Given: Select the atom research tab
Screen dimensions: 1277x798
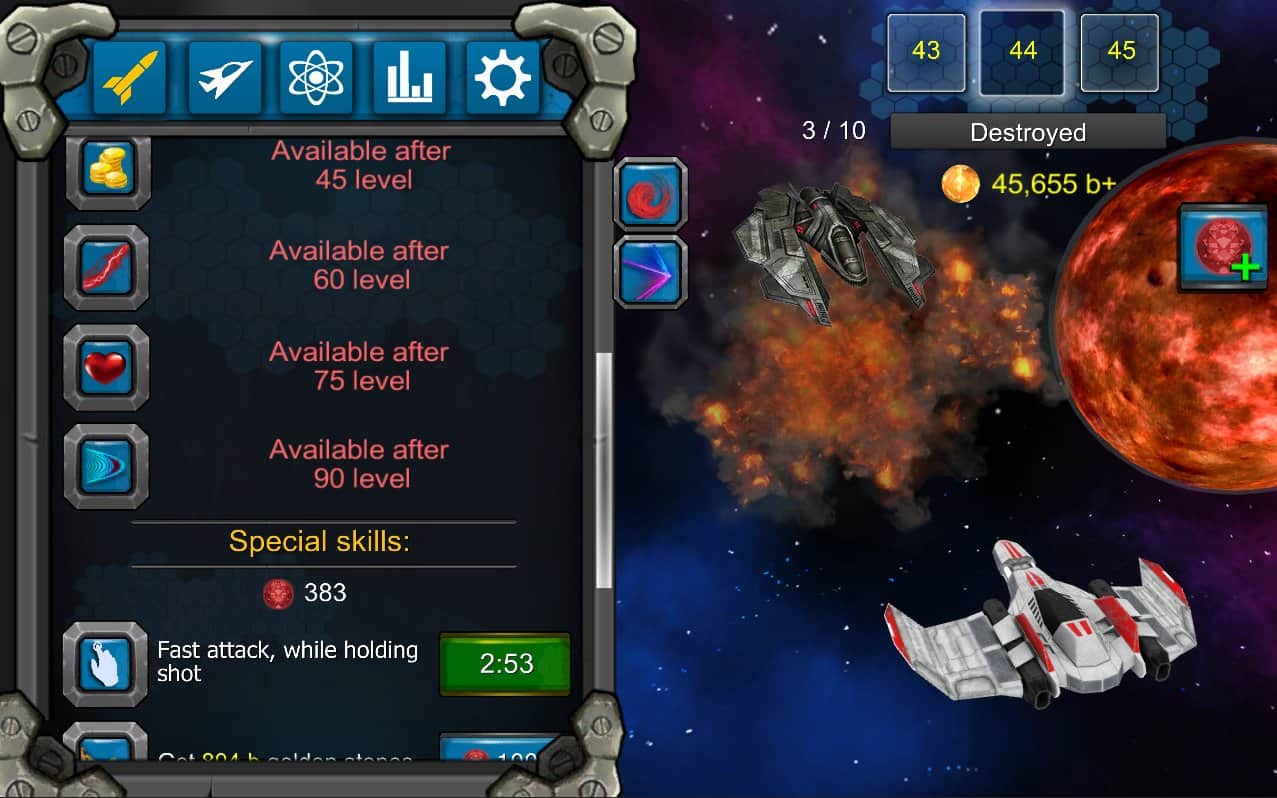Looking at the screenshot, I should point(316,77).
